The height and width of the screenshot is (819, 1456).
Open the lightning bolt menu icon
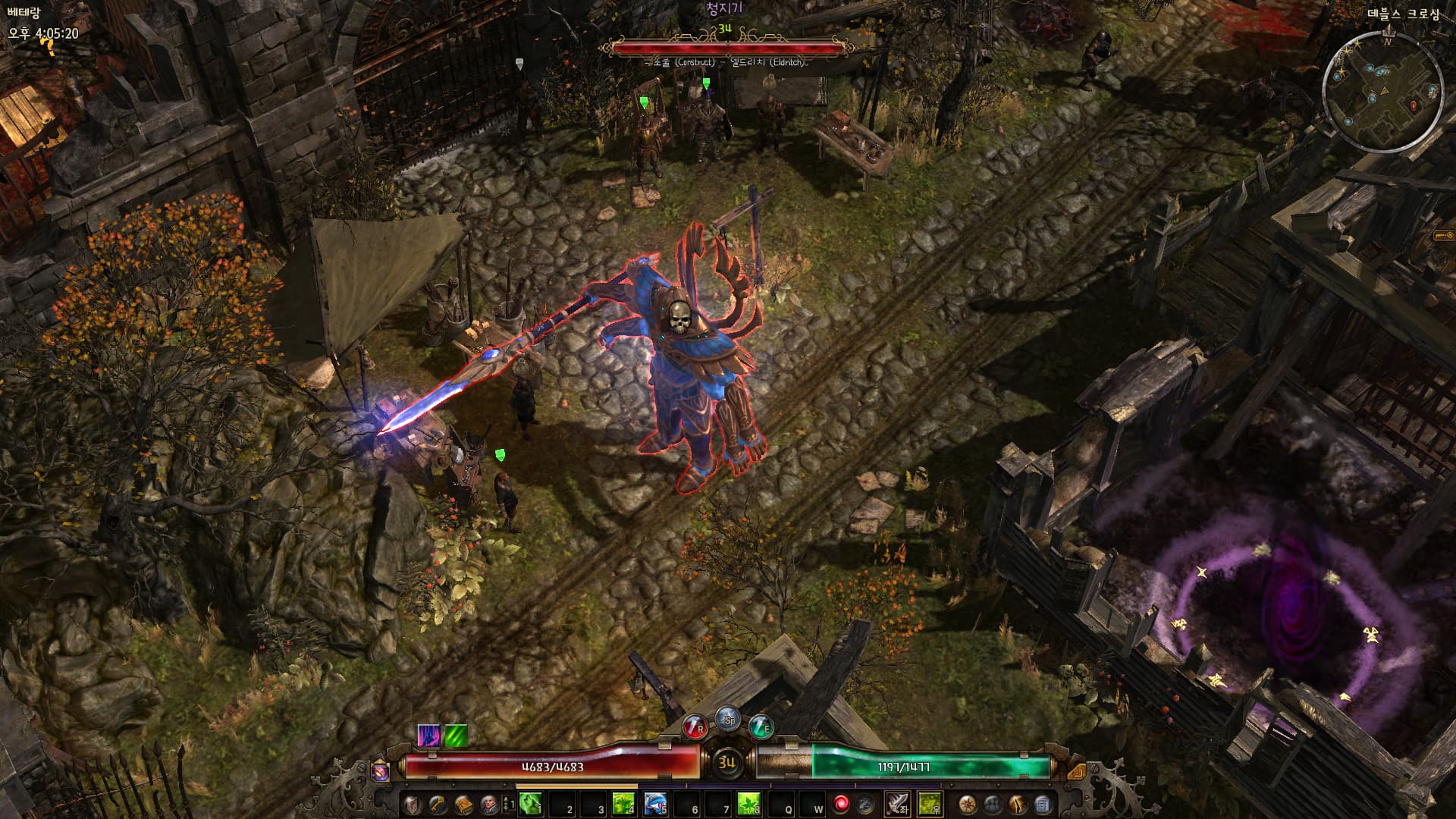pos(1018,804)
